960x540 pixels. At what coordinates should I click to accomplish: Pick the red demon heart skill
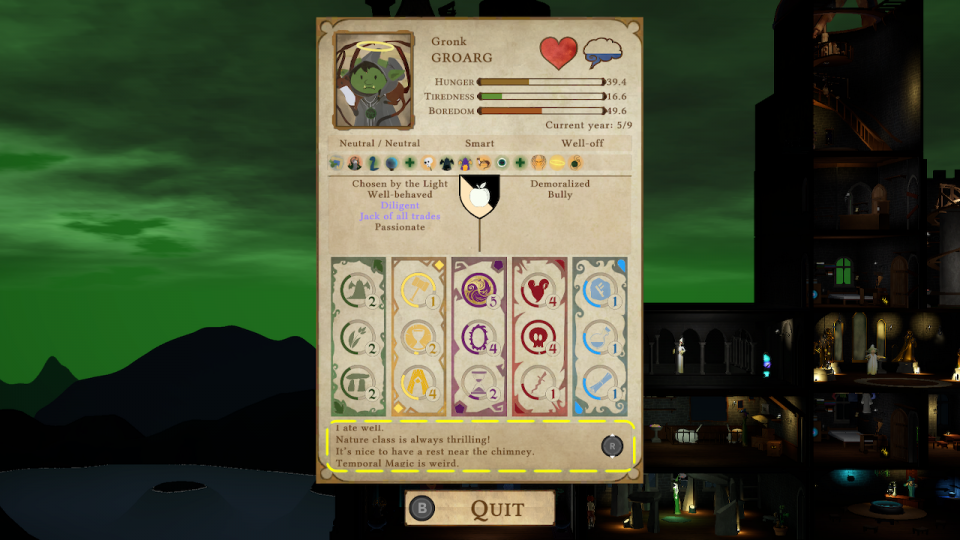tap(537, 289)
